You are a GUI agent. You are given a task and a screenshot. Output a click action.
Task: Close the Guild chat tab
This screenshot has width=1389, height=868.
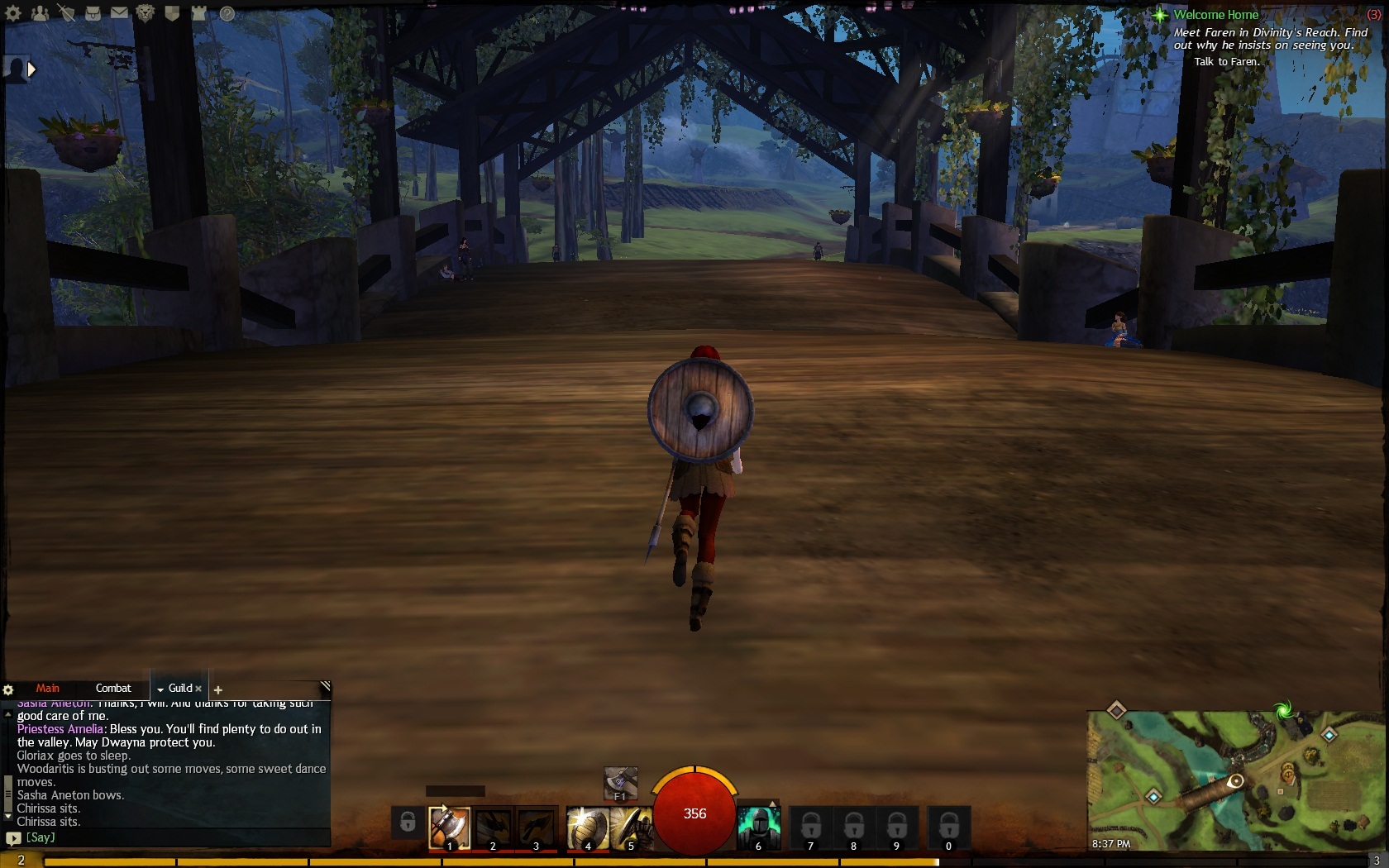point(198,689)
